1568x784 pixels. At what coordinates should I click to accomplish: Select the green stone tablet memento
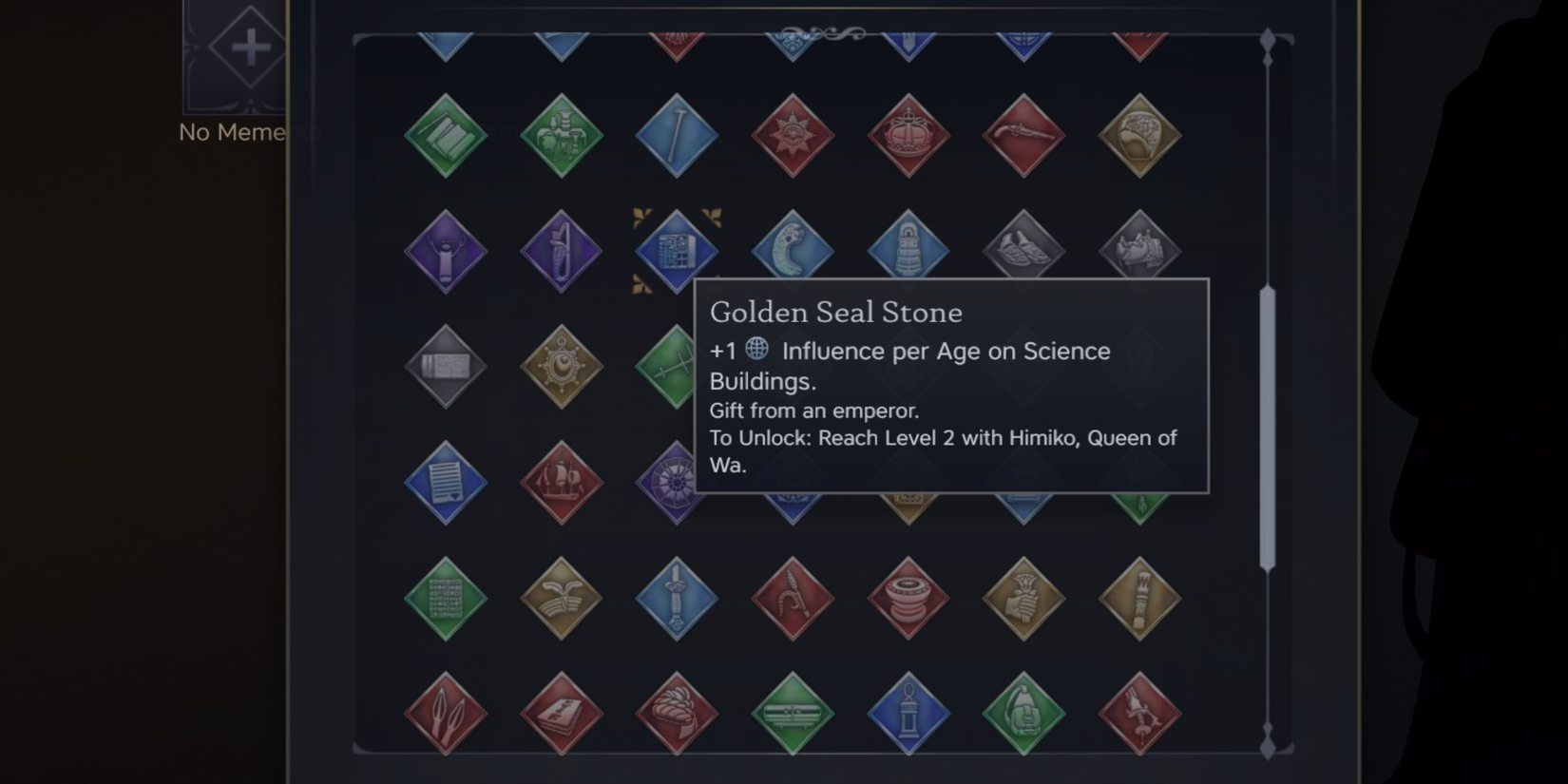point(445,599)
